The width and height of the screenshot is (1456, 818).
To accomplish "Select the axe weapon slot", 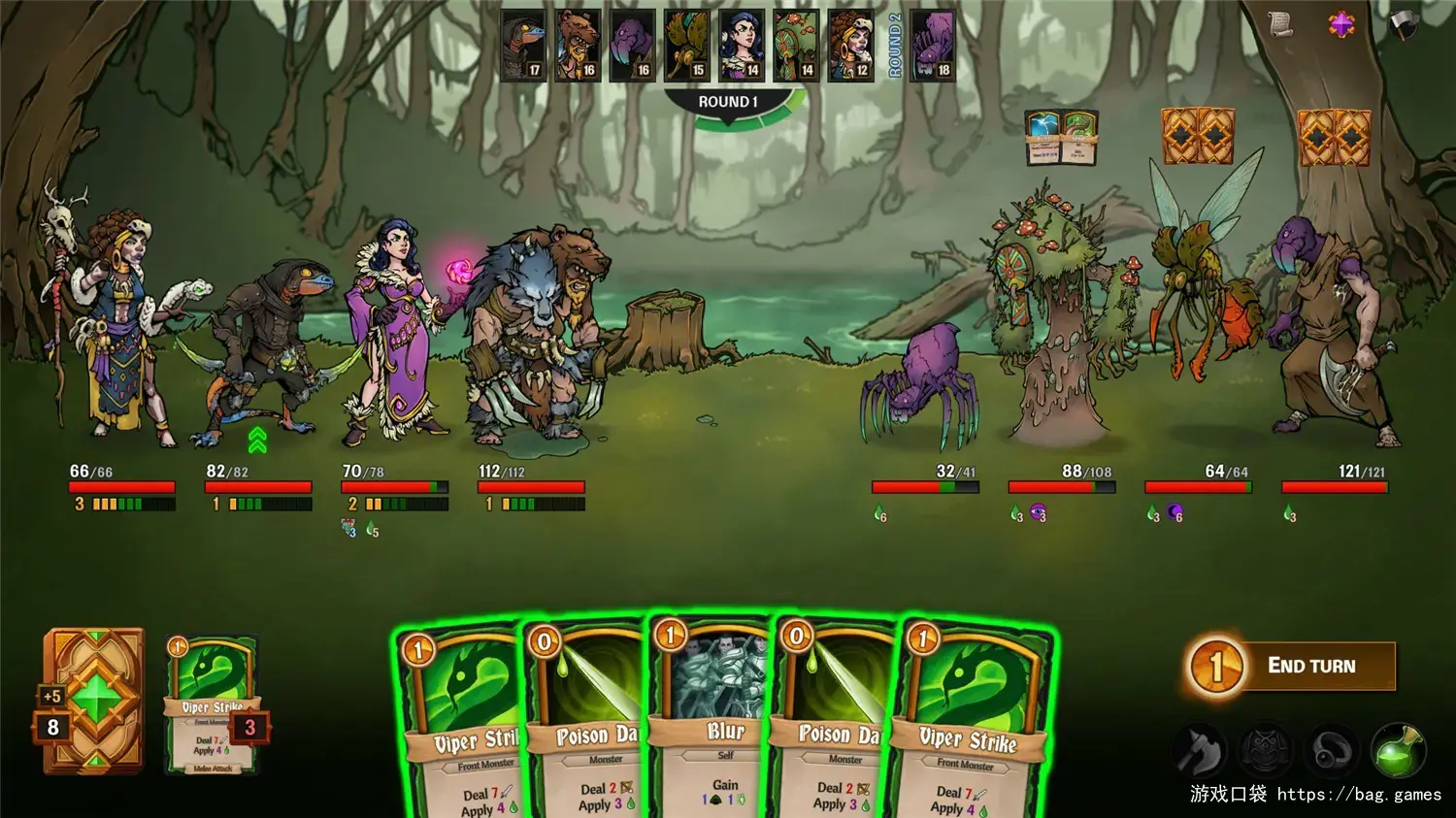I will point(1200,750).
